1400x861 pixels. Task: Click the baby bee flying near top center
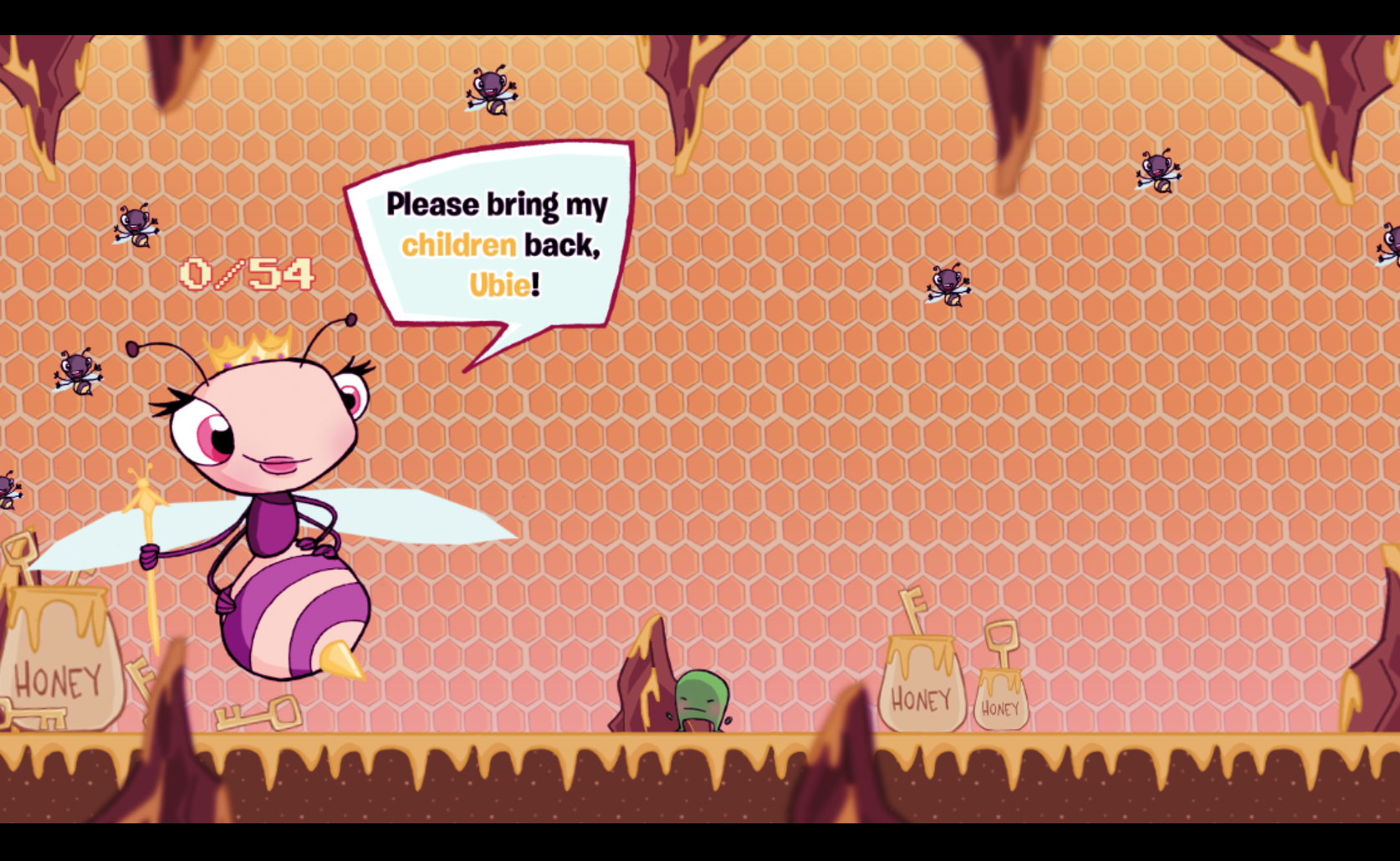coord(489,92)
